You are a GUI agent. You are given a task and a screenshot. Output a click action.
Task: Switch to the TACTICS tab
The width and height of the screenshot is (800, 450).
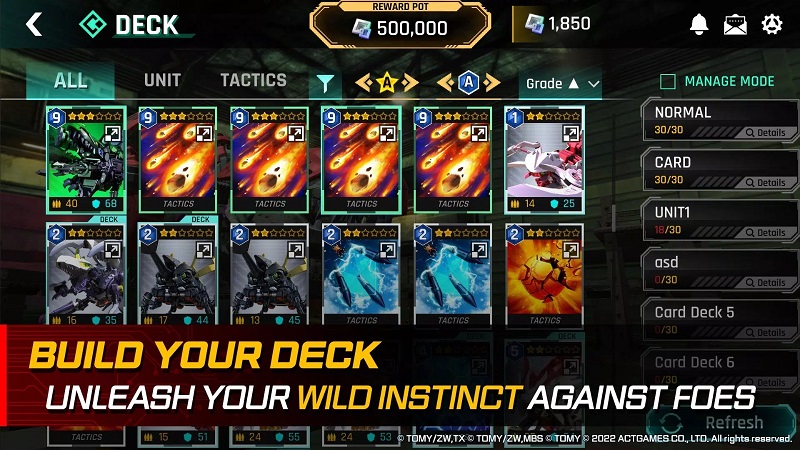pos(253,80)
